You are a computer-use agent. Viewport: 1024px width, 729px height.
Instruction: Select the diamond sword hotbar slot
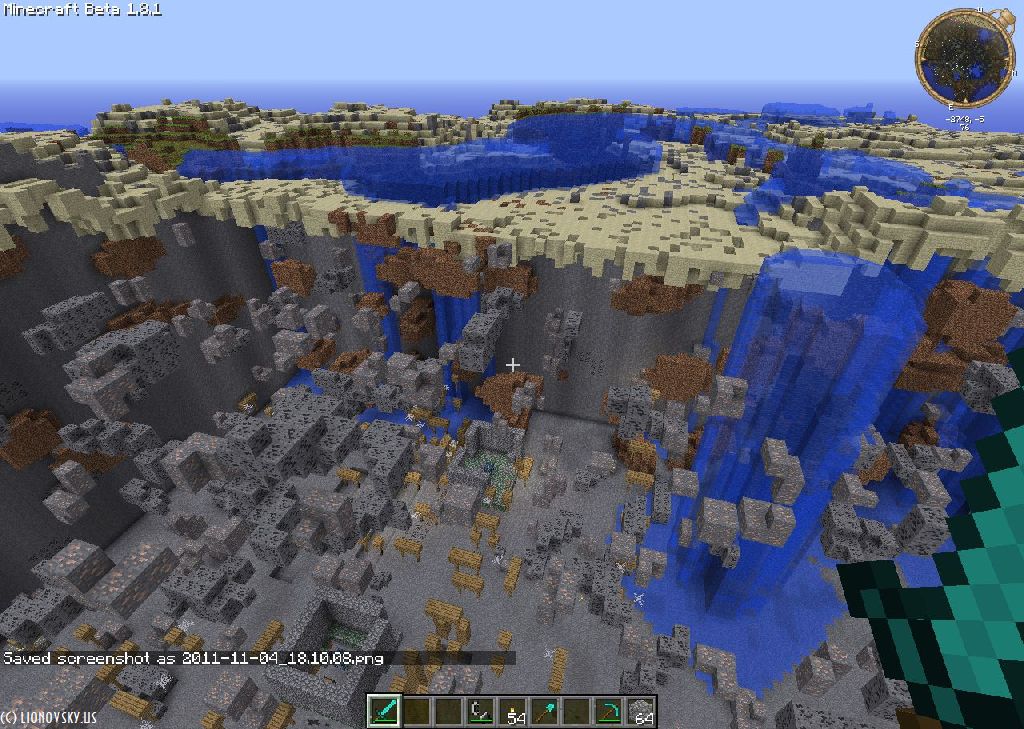pos(385,711)
